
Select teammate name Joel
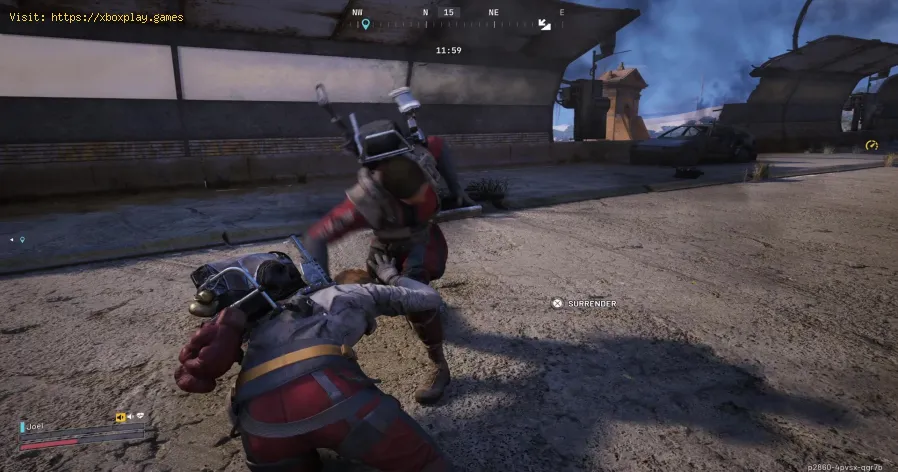[x=36, y=426]
